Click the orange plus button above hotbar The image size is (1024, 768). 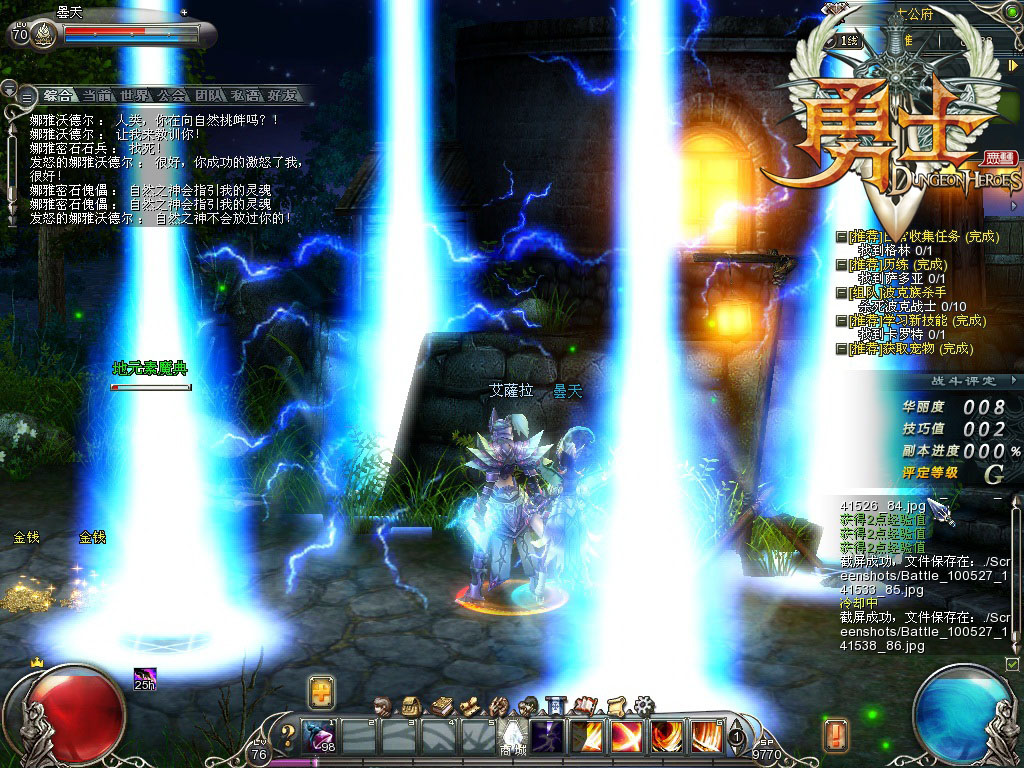(x=322, y=692)
